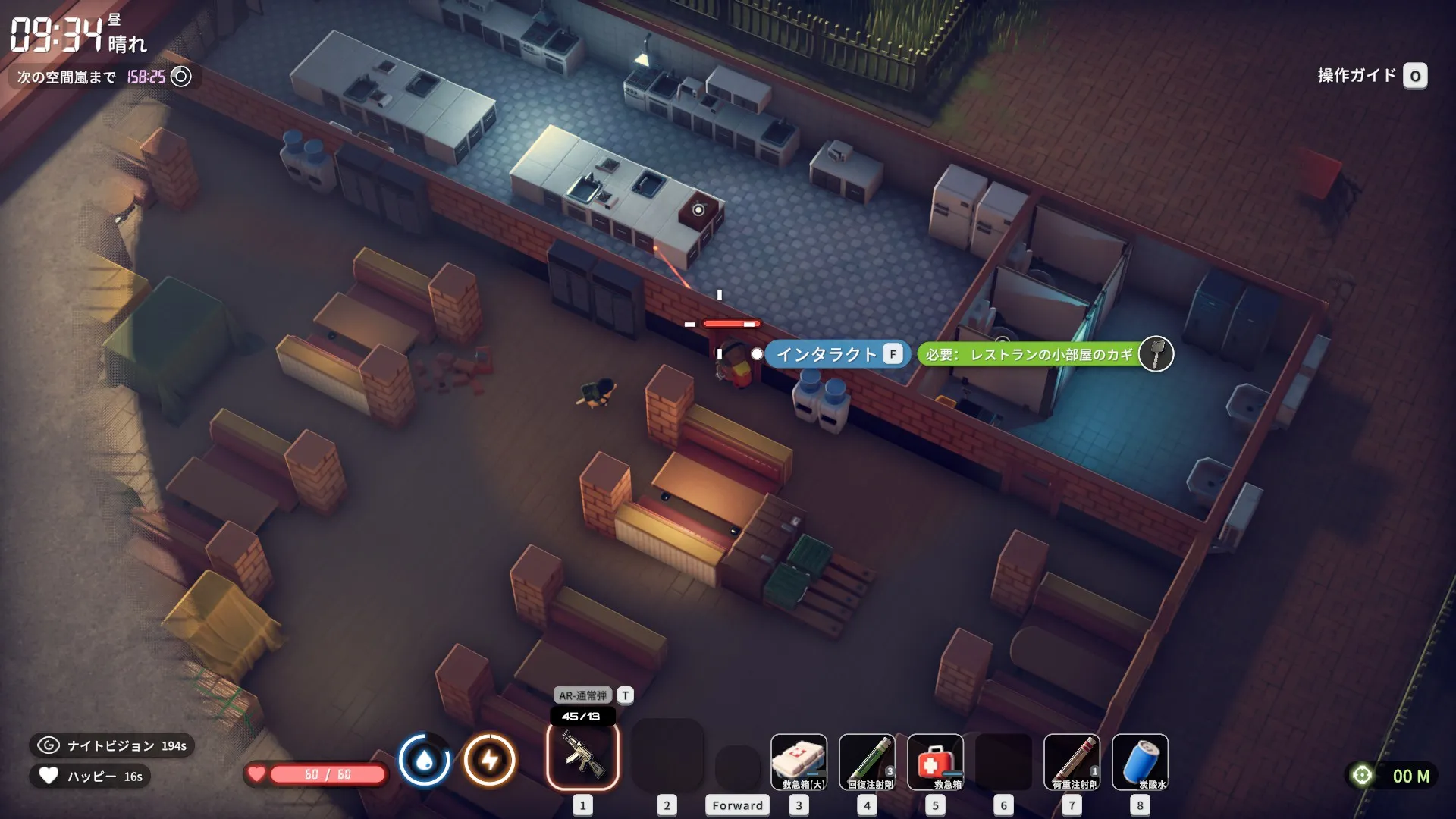Image resolution: width=1456 pixels, height=819 pixels.
Task: Click the ナイトビジョン night vision status
Action: point(112,745)
